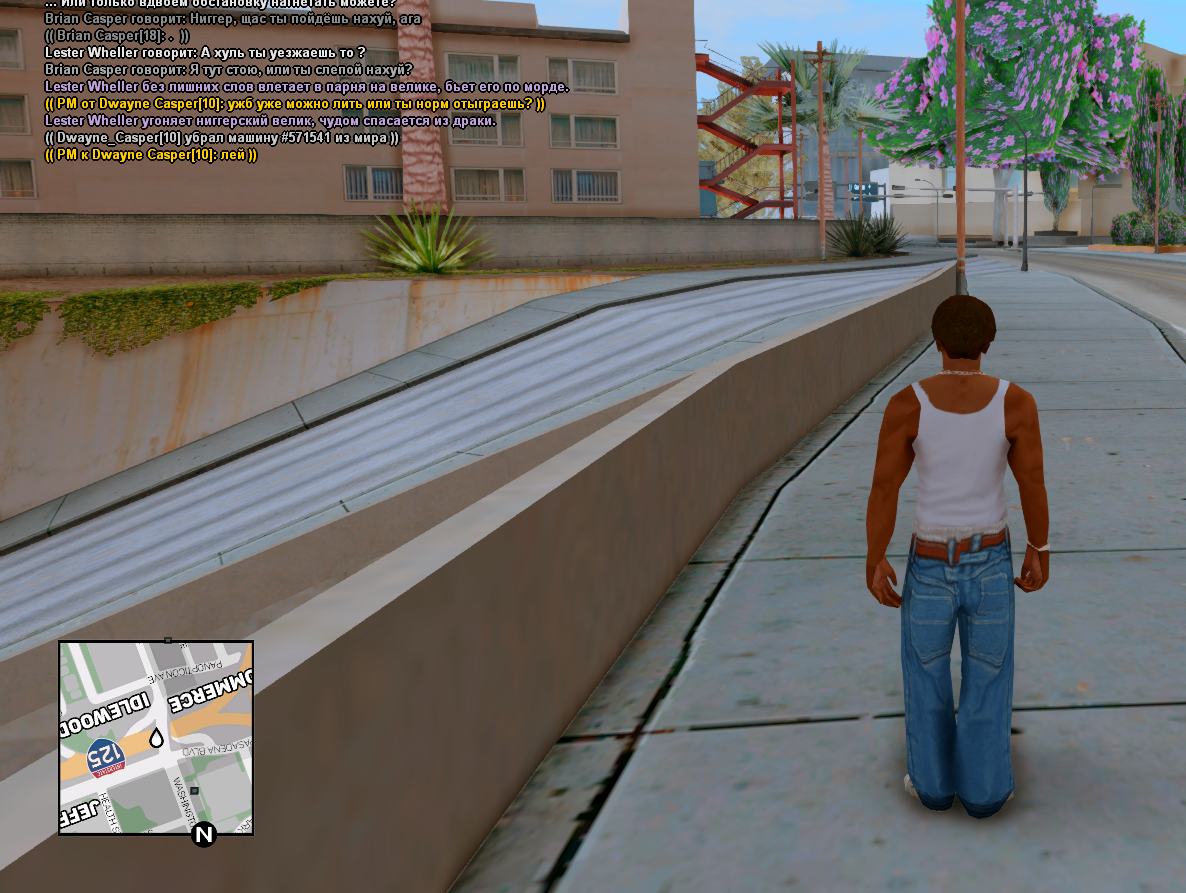1186x893 pixels.
Task: Click the north compass marker on the minimap
Action: pyautogui.click(x=204, y=834)
